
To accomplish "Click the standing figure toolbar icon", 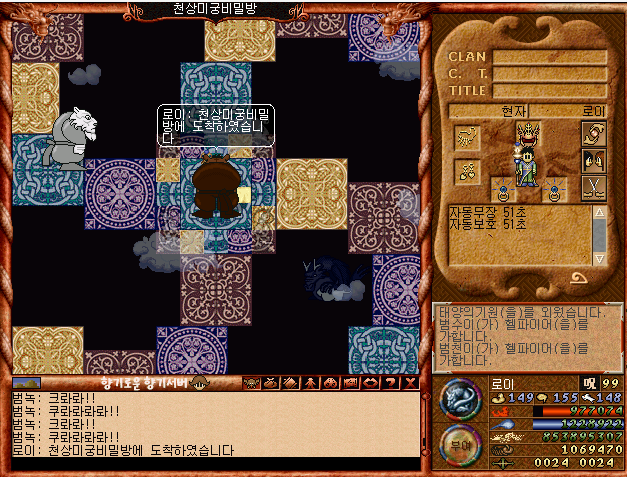I will click(307, 383).
